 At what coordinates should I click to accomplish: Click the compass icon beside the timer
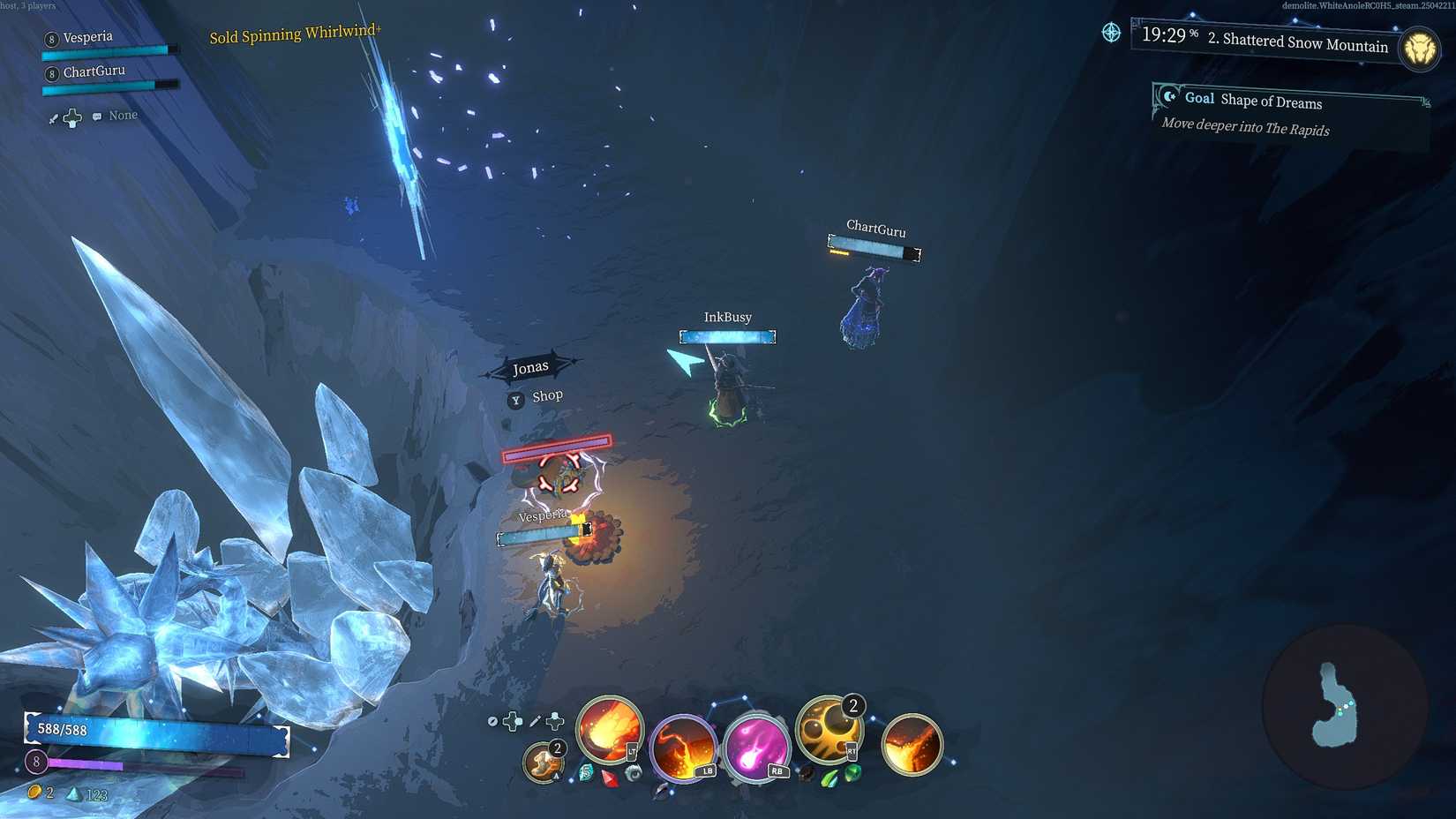tap(1111, 33)
